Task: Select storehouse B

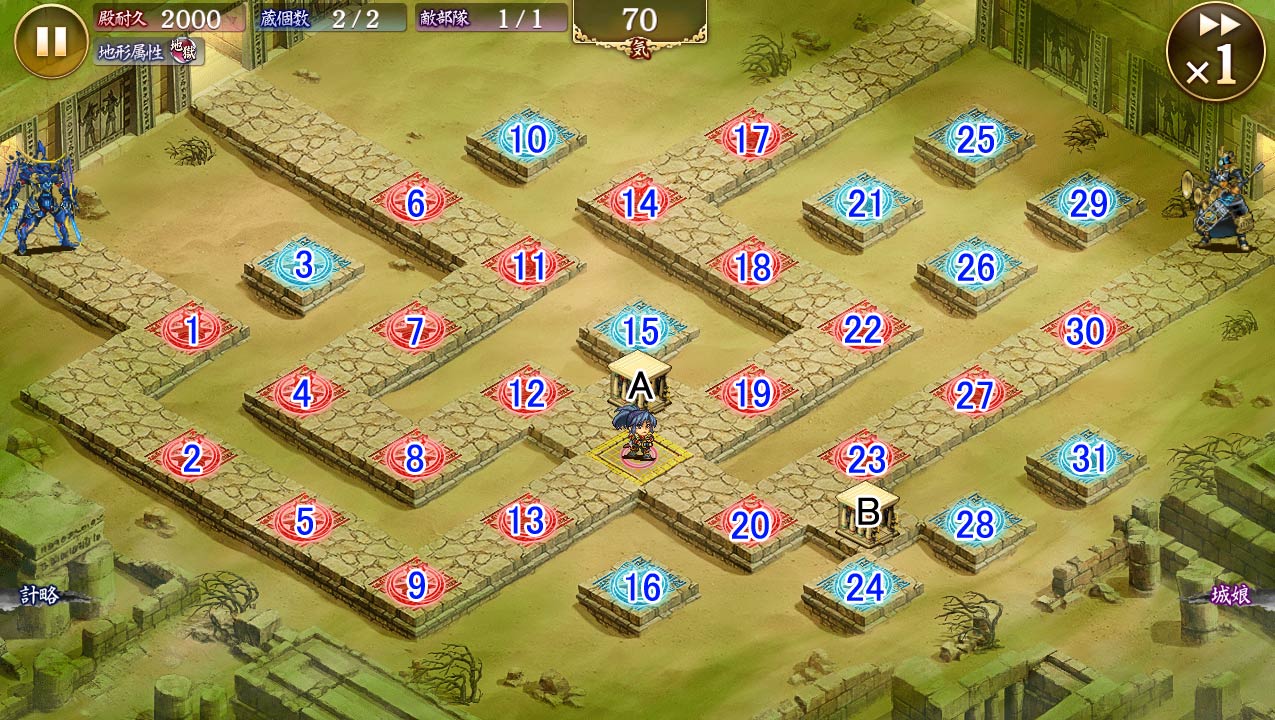Action: click(867, 511)
